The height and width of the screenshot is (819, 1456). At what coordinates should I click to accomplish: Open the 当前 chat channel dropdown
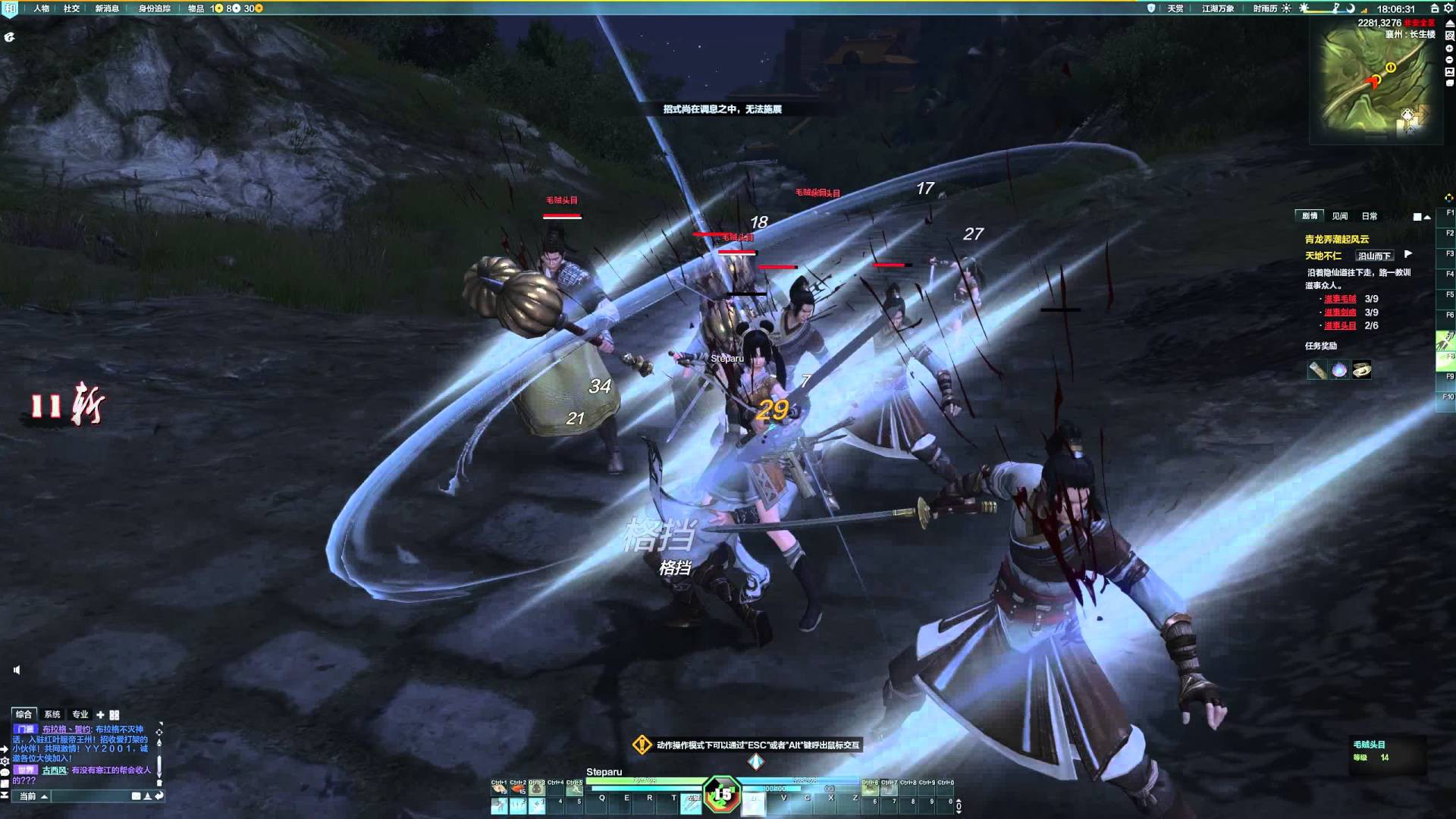click(x=33, y=796)
